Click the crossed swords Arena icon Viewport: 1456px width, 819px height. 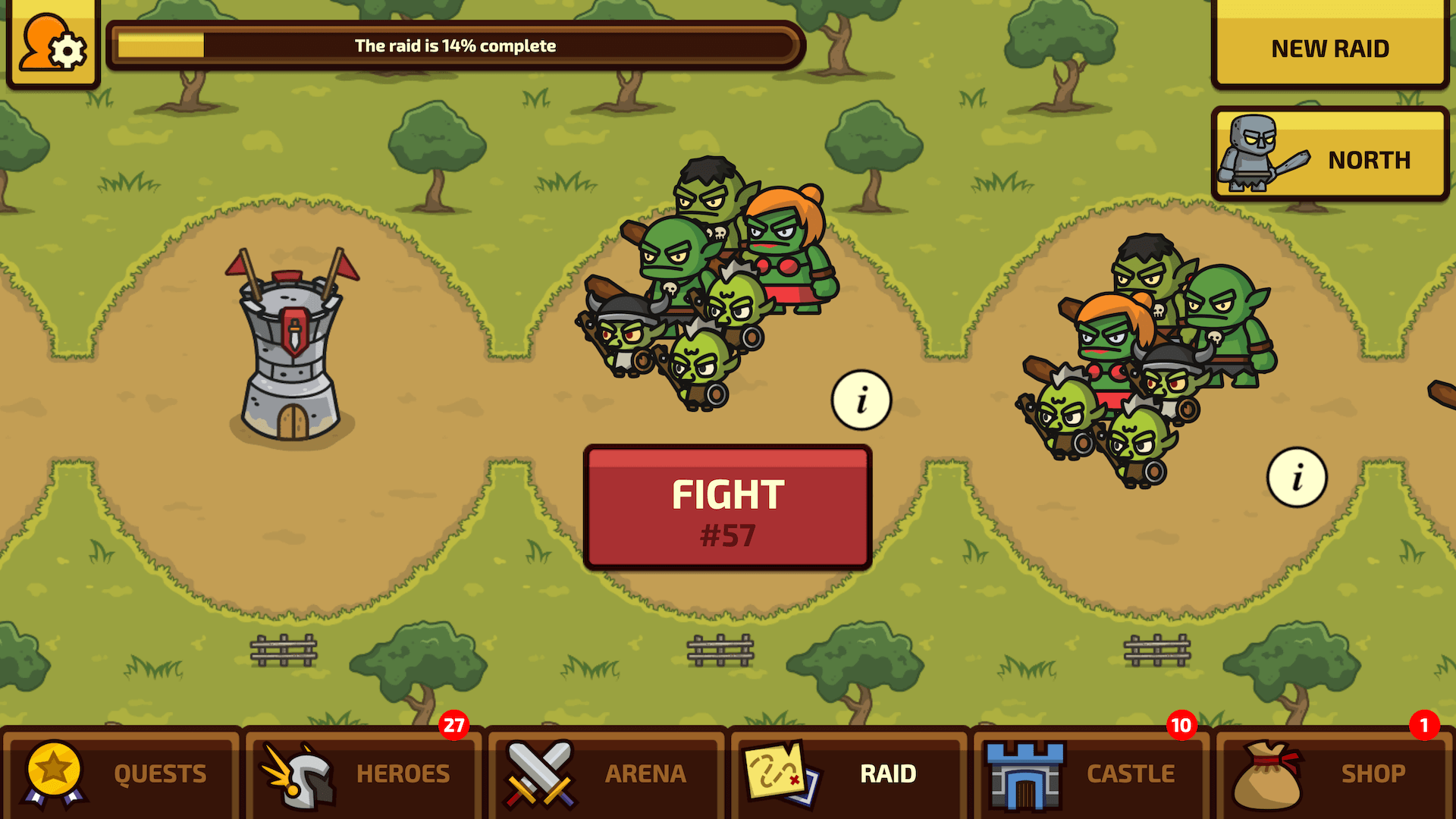[540, 772]
